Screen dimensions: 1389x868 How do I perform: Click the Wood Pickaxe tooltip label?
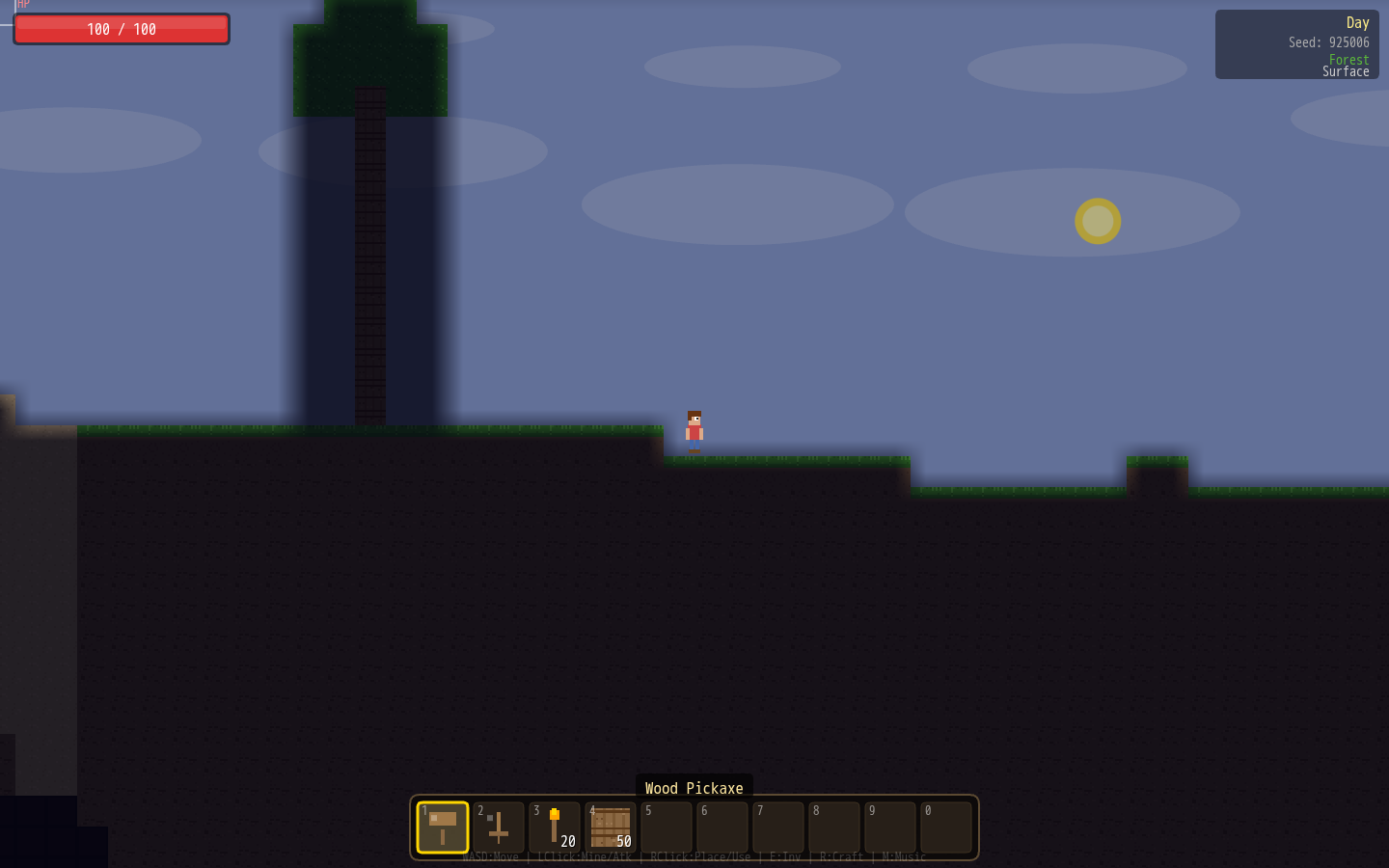click(x=694, y=788)
